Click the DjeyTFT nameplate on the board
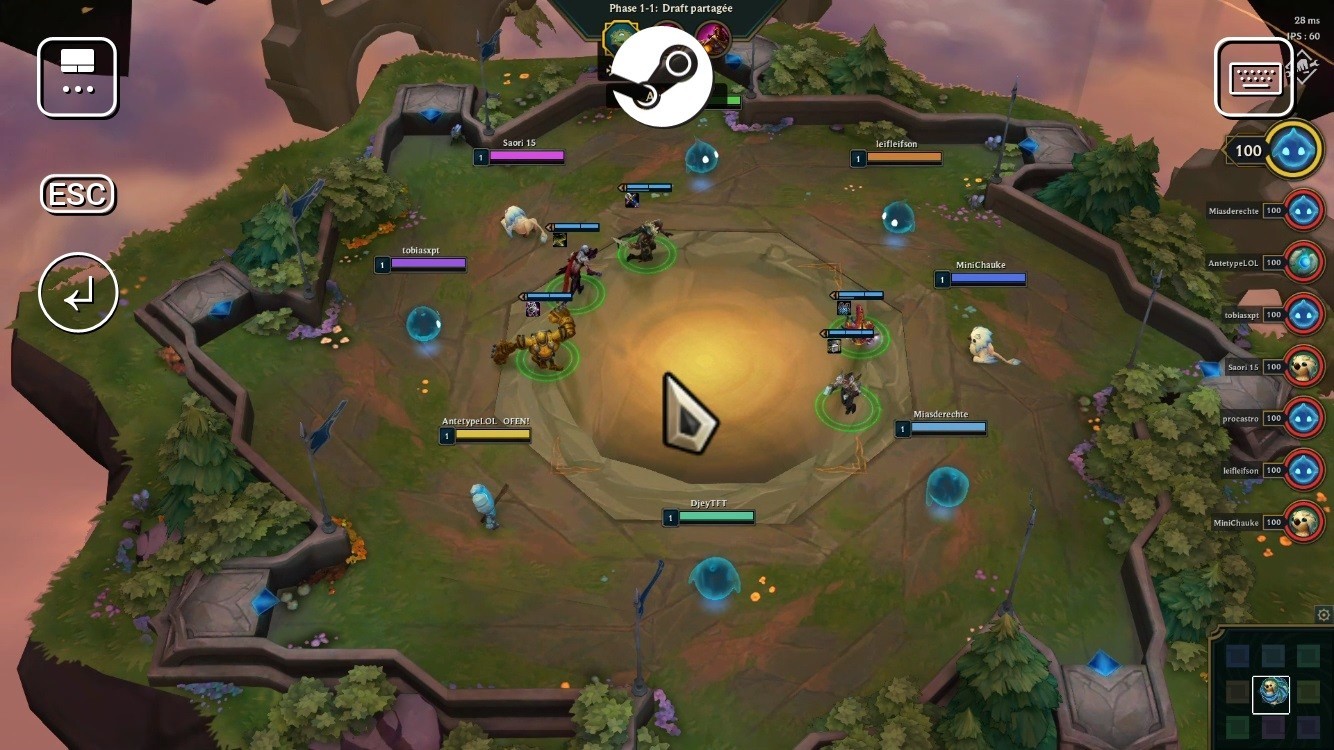Image resolution: width=1334 pixels, height=750 pixels. click(x=707, y=510)
